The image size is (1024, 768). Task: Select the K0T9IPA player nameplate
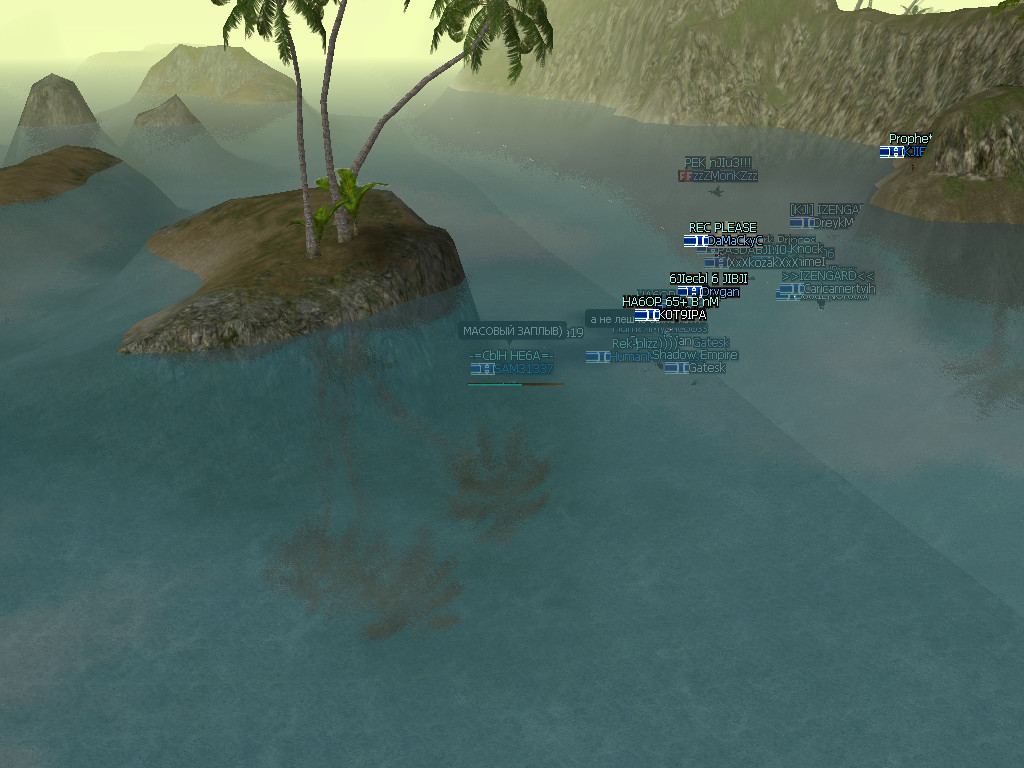(x=682, y=315)
